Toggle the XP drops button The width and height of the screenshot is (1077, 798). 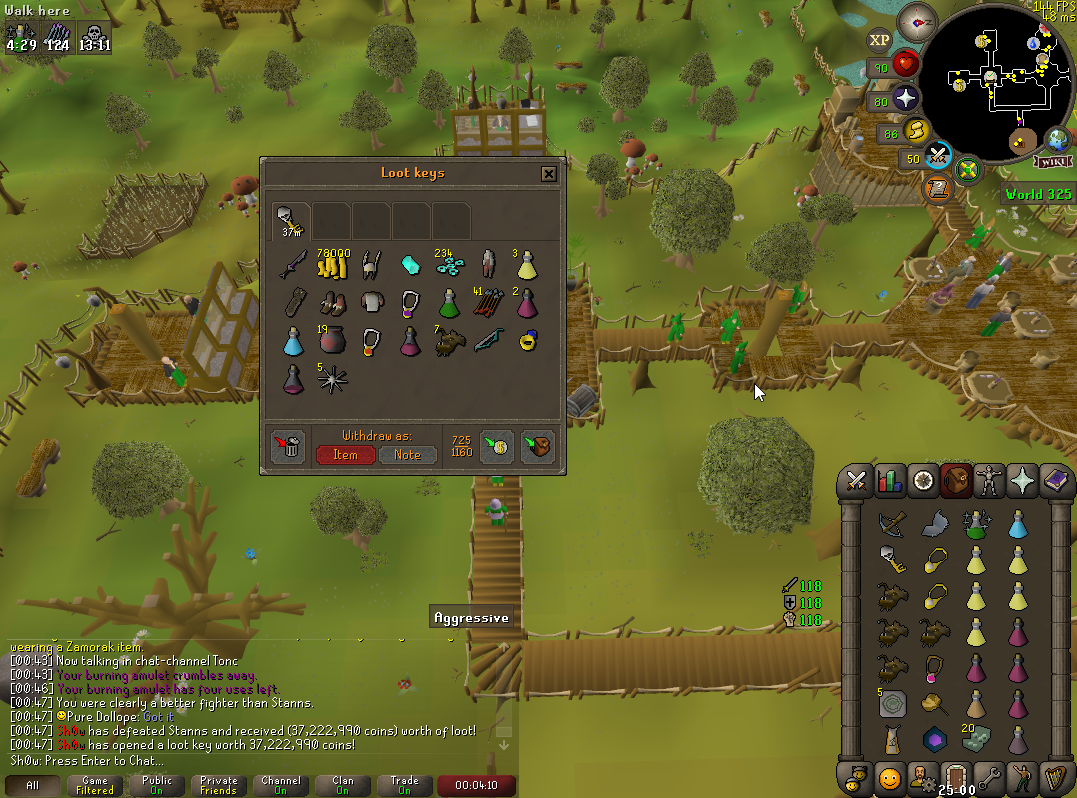(x=879, y=40)
